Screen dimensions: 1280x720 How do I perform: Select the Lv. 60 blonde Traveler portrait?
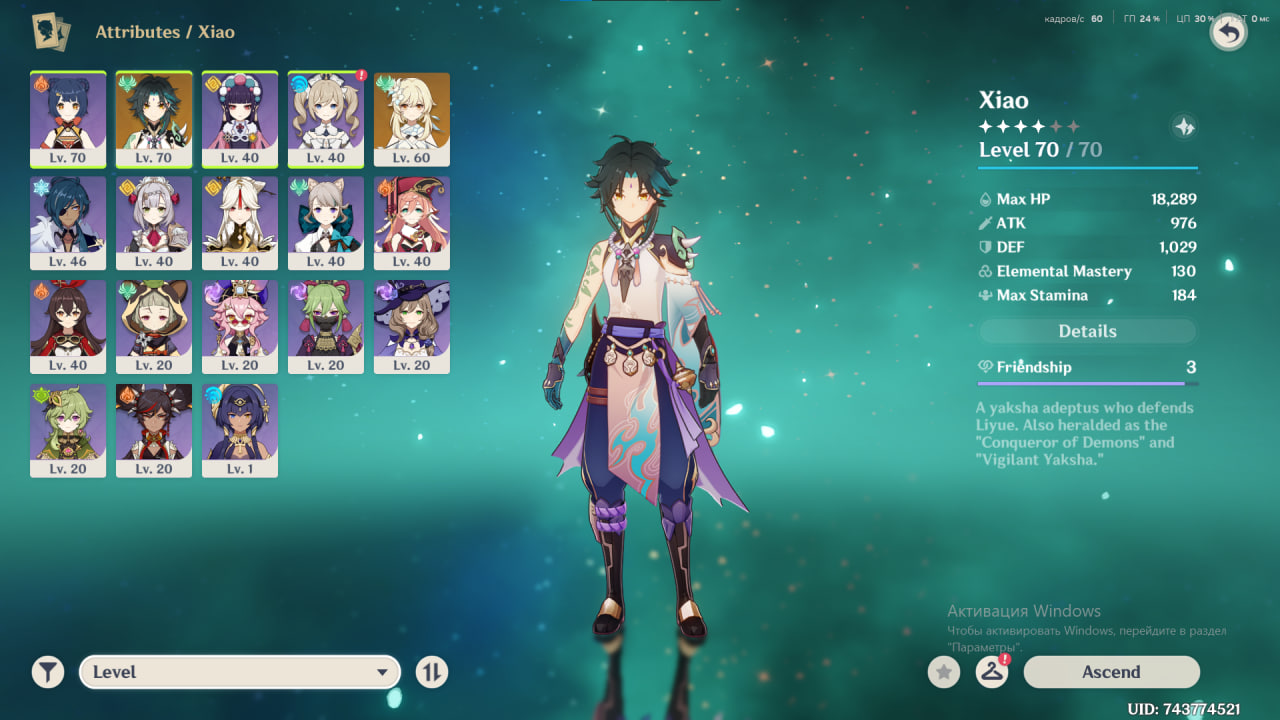tap(411, 119)
